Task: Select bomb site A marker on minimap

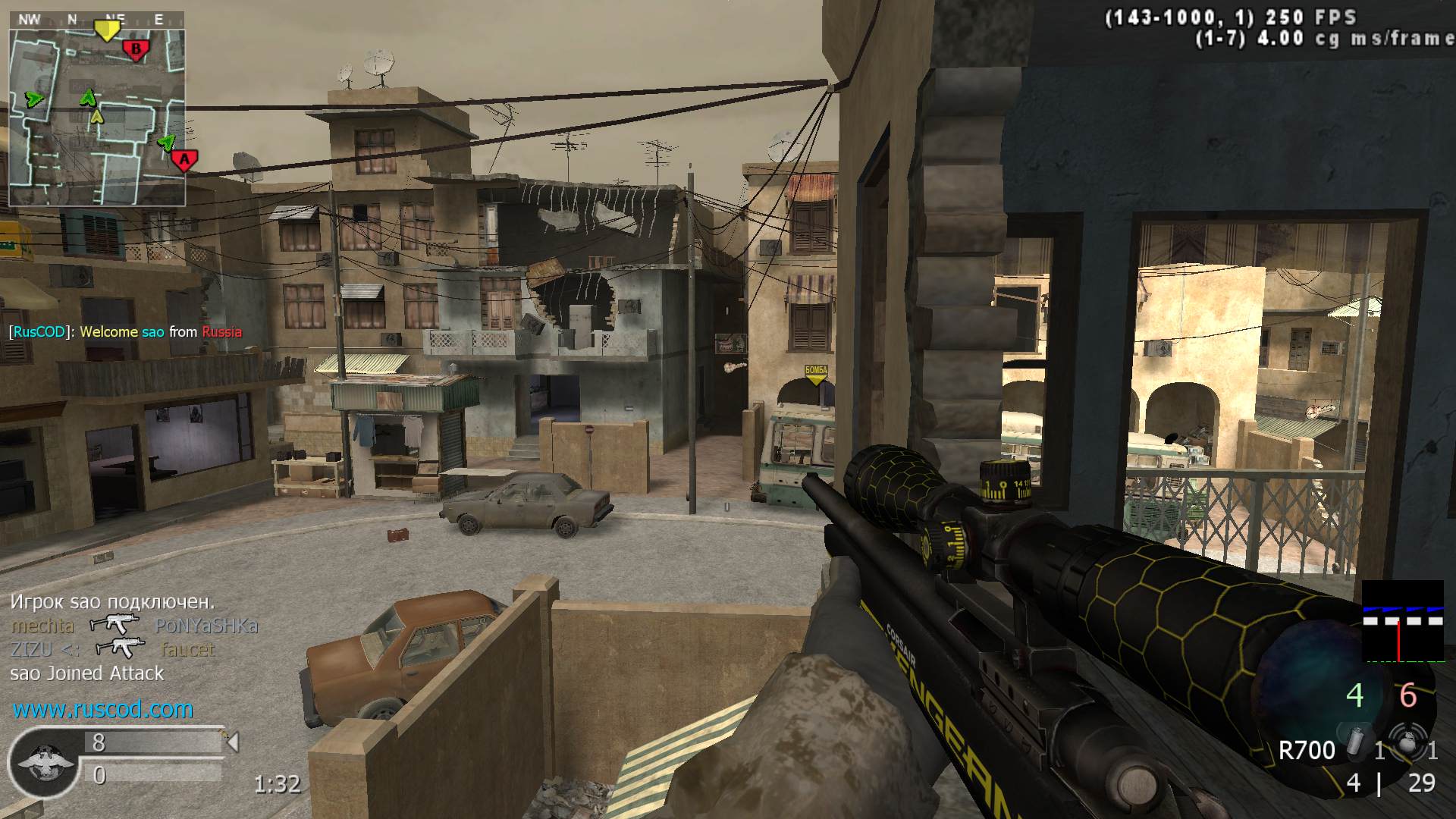Action: [x=184, y=160]
